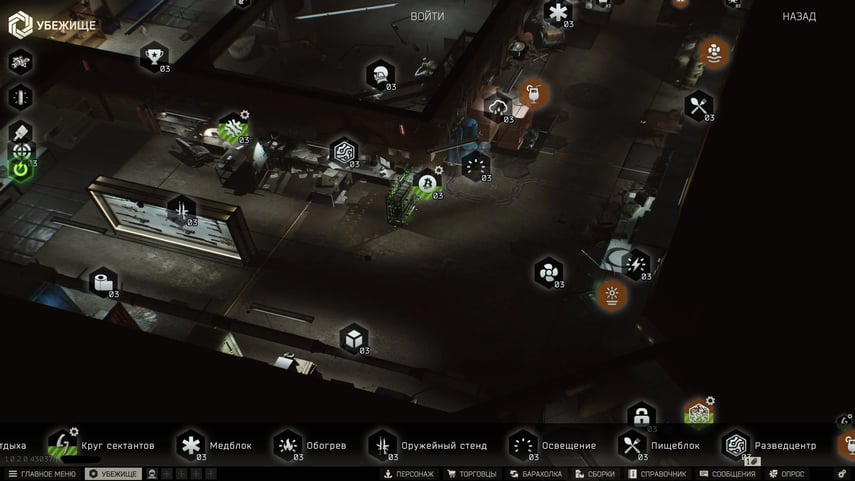855x481 pixels.
Task: Open the БАРАХОЛКА flea market
Action: click(537, 473)
